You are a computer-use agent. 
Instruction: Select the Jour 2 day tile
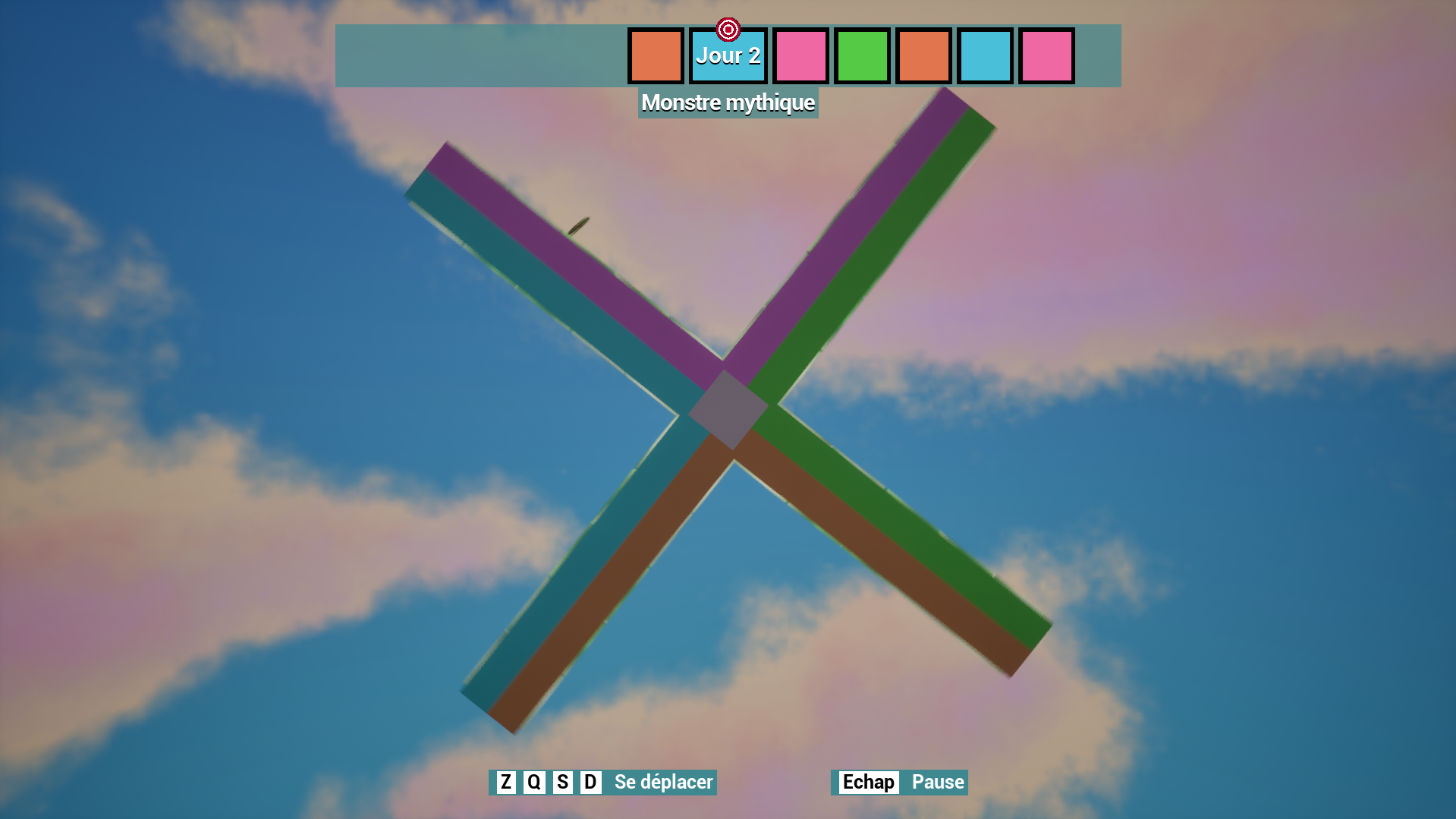(x=728, y=57)
